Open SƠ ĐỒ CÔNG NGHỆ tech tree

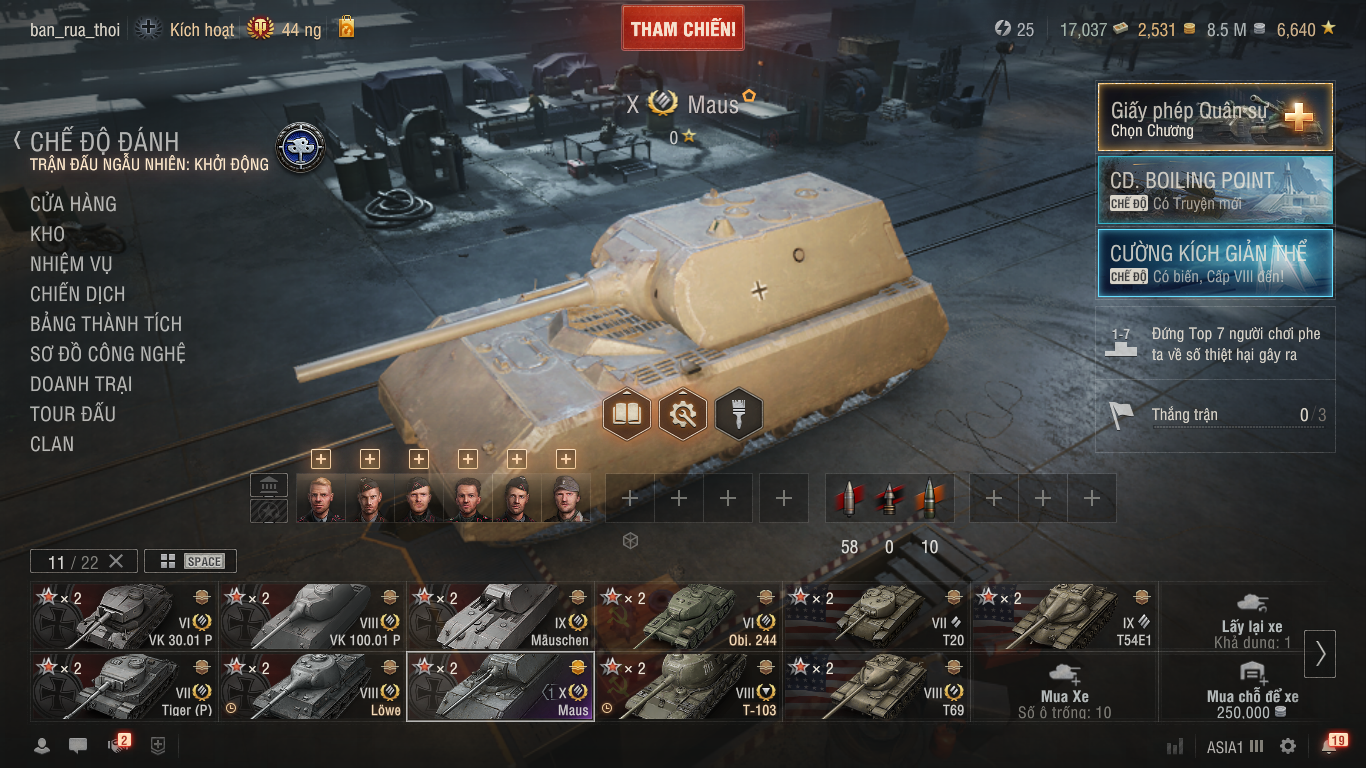pos(107,354)
